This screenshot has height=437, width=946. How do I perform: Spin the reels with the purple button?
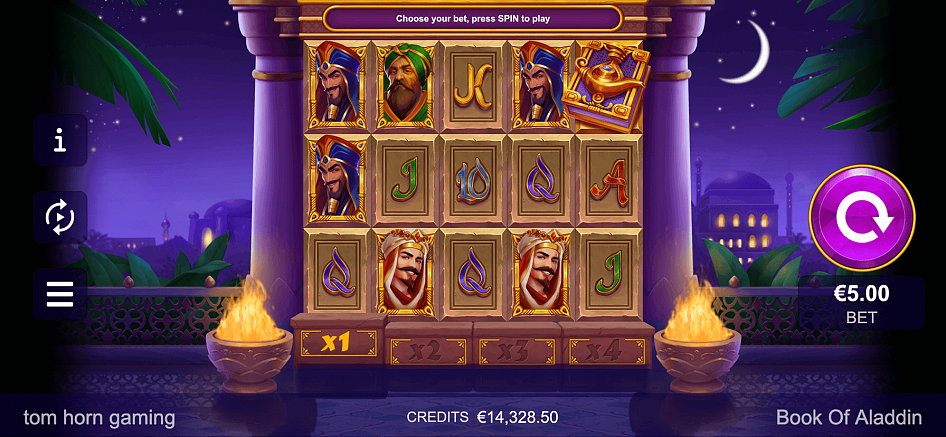(861, 218)
